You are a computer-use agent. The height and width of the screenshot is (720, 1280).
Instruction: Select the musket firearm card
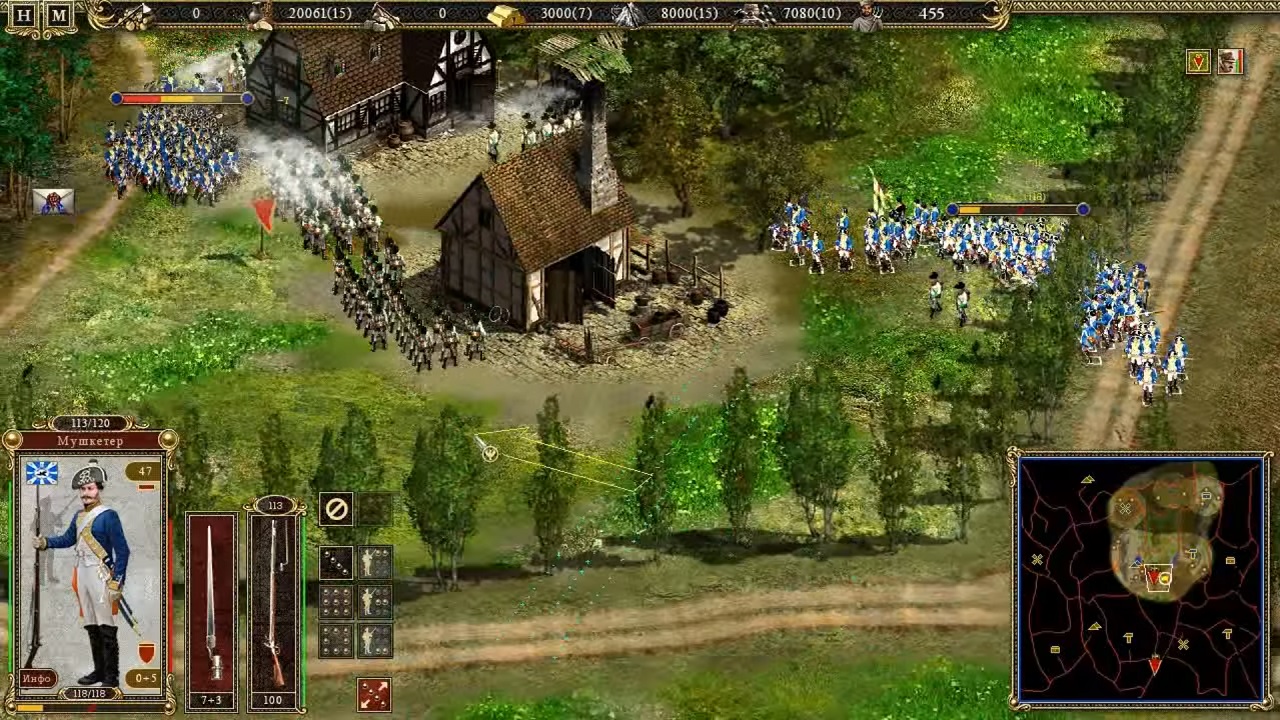[274, 602]
